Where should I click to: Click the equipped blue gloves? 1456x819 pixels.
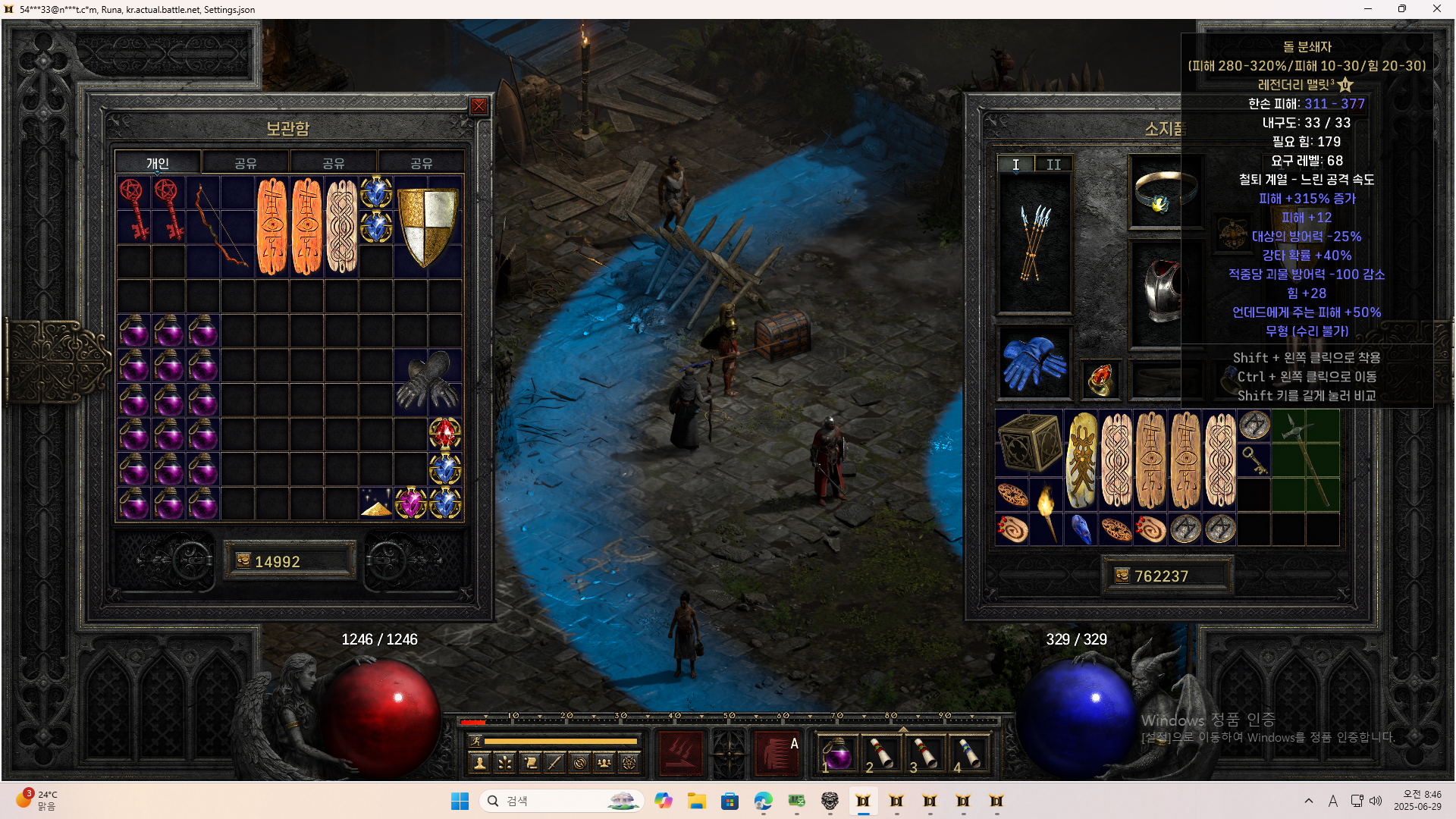tap(1034, 363)
